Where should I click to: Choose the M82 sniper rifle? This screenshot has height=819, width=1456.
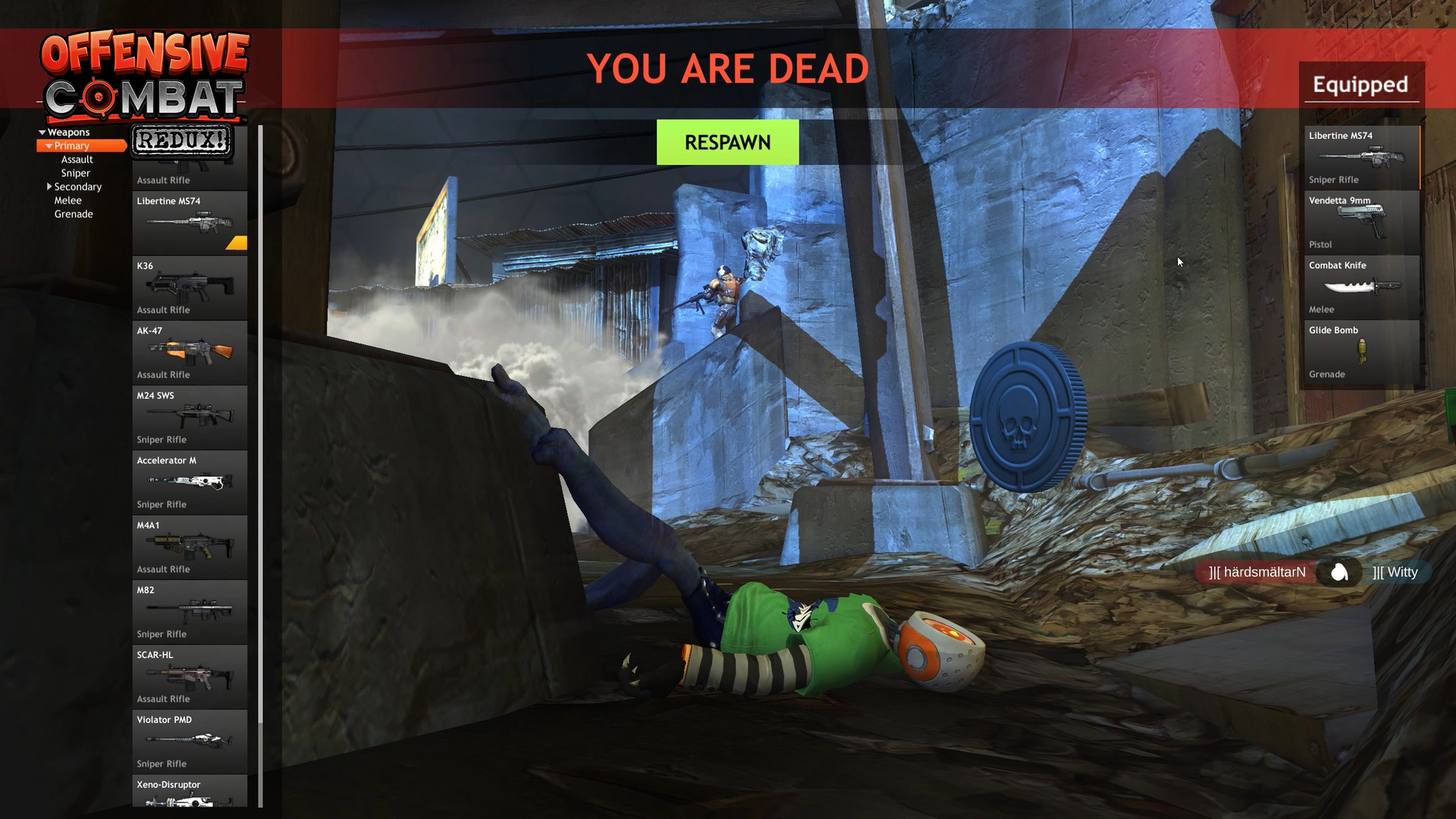click(x=190, y=610)
